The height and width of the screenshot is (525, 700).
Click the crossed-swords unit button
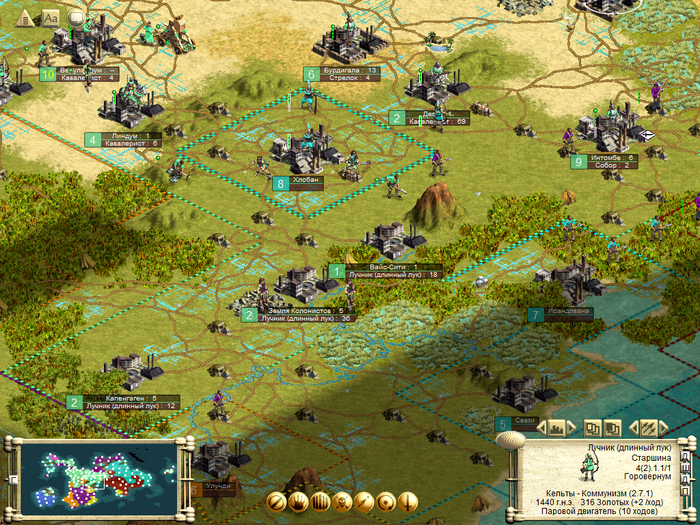(649, 427)
